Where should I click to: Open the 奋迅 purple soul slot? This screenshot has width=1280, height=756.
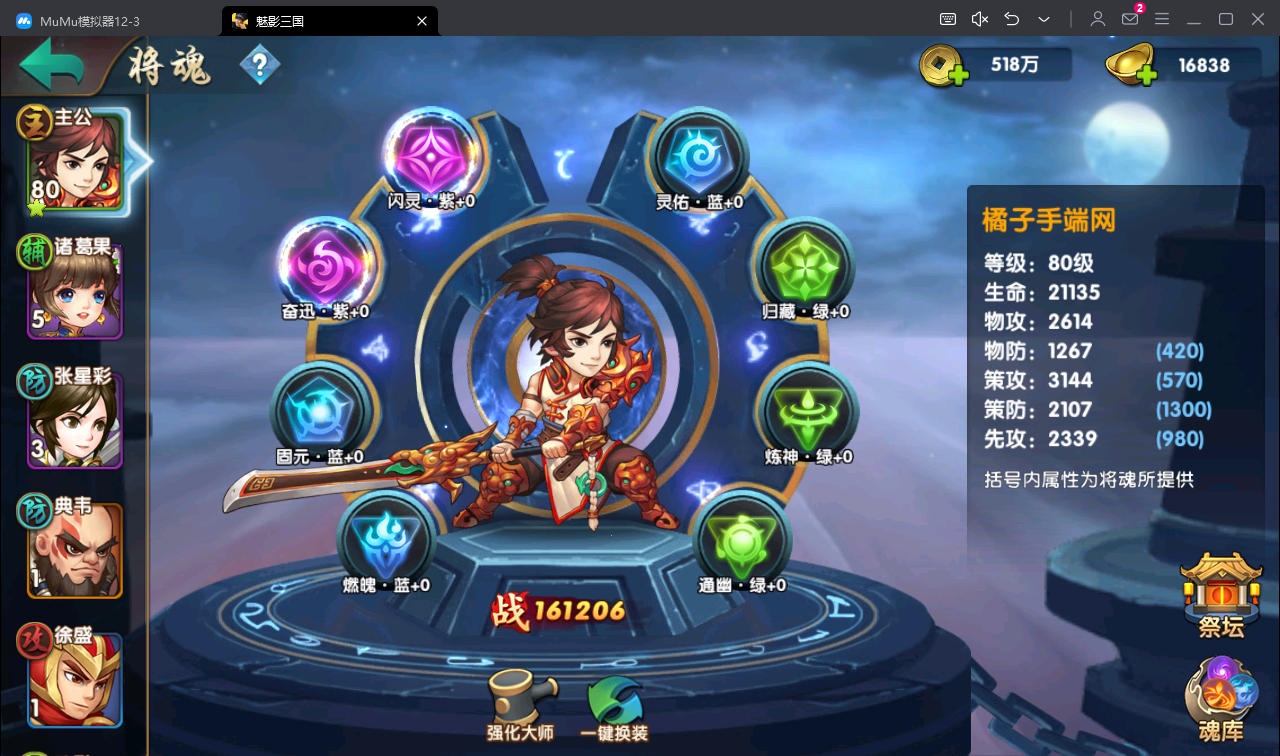point(325,264)
